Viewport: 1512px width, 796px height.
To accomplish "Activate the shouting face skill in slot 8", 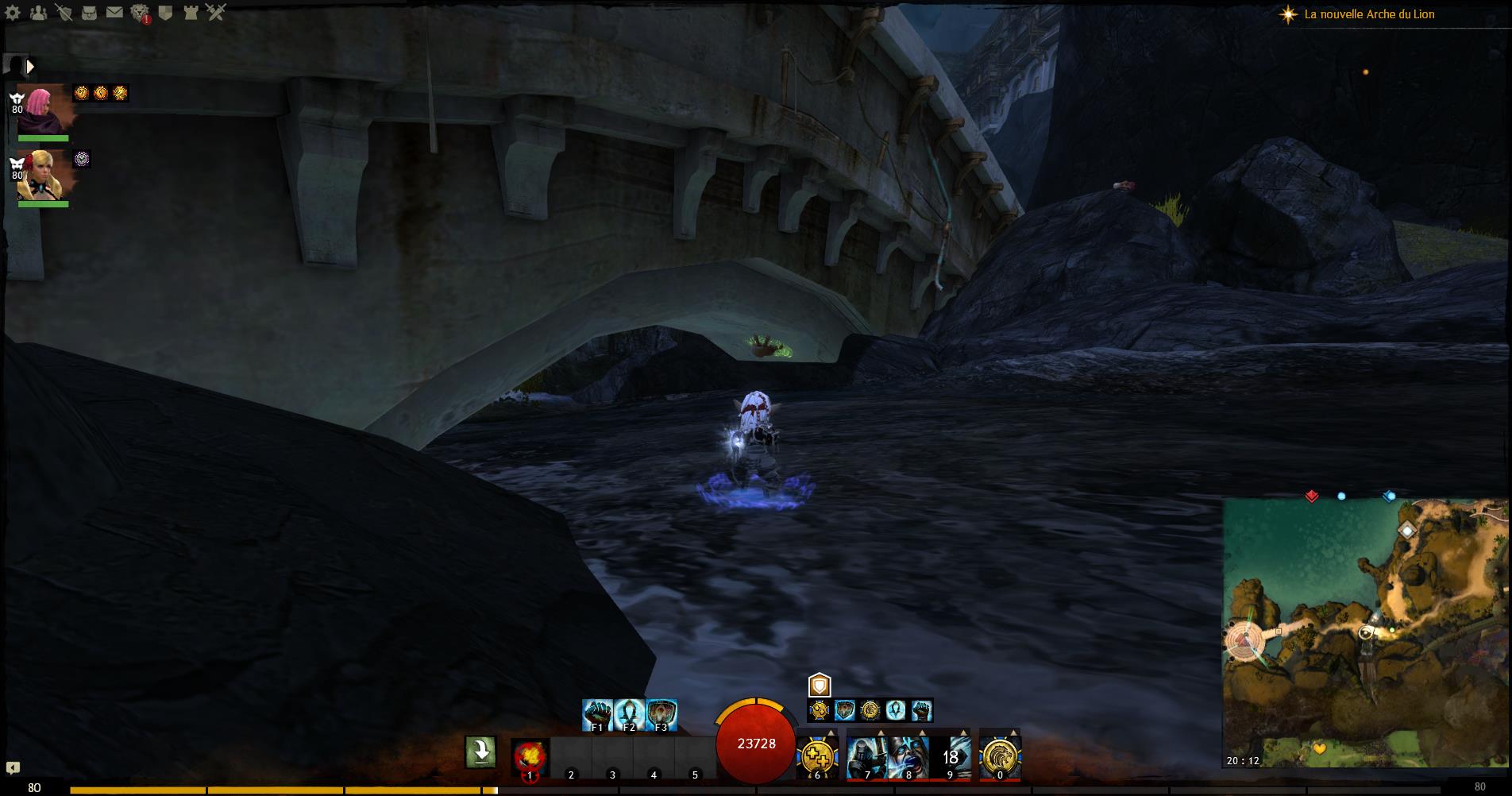I will [x=908, y=756].
